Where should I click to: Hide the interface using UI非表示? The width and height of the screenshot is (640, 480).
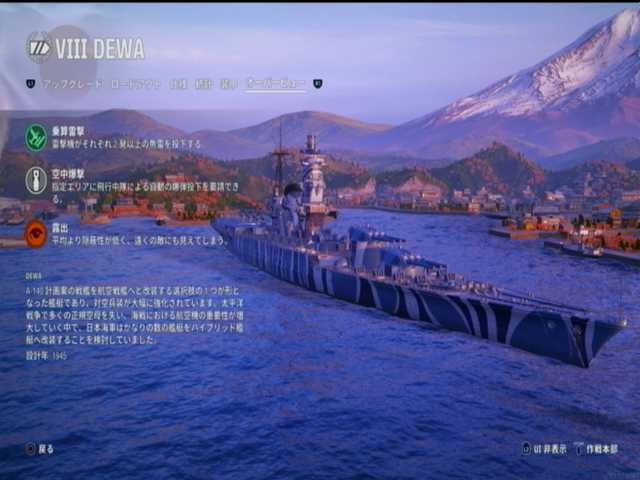544,449
